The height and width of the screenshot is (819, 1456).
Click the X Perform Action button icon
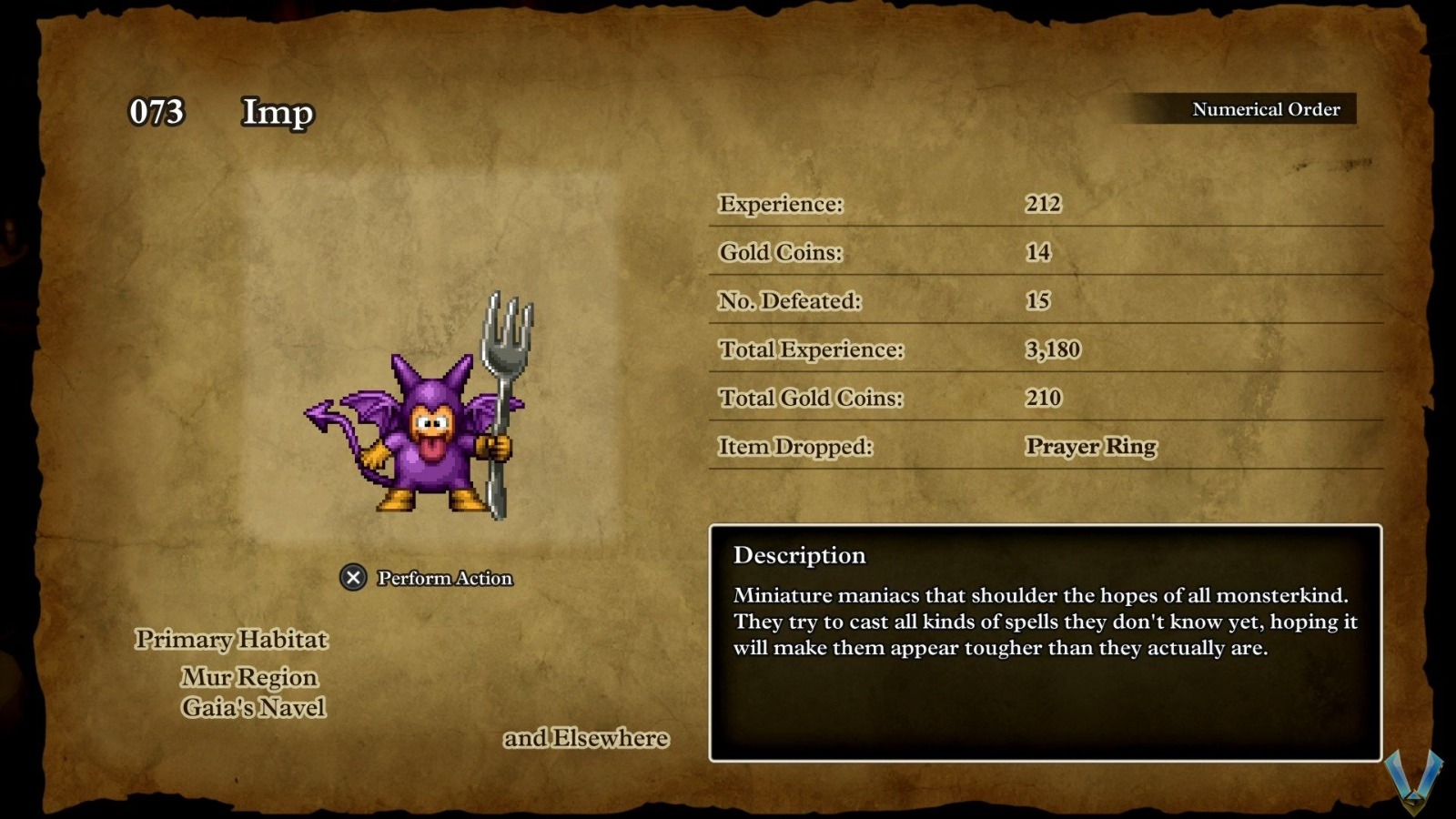tap(350, 576)
